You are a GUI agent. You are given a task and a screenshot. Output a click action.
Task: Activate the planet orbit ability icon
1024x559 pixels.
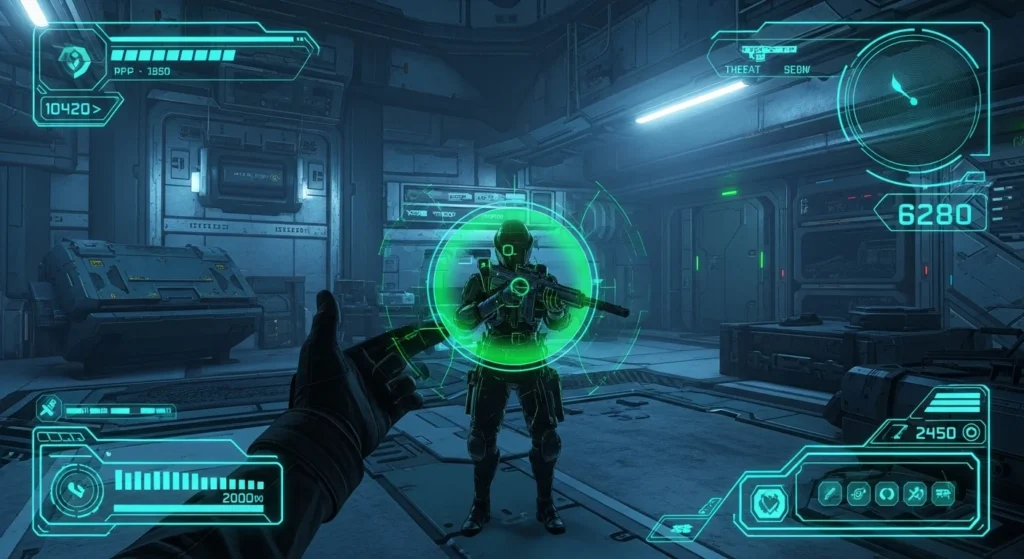coord(858,493)
